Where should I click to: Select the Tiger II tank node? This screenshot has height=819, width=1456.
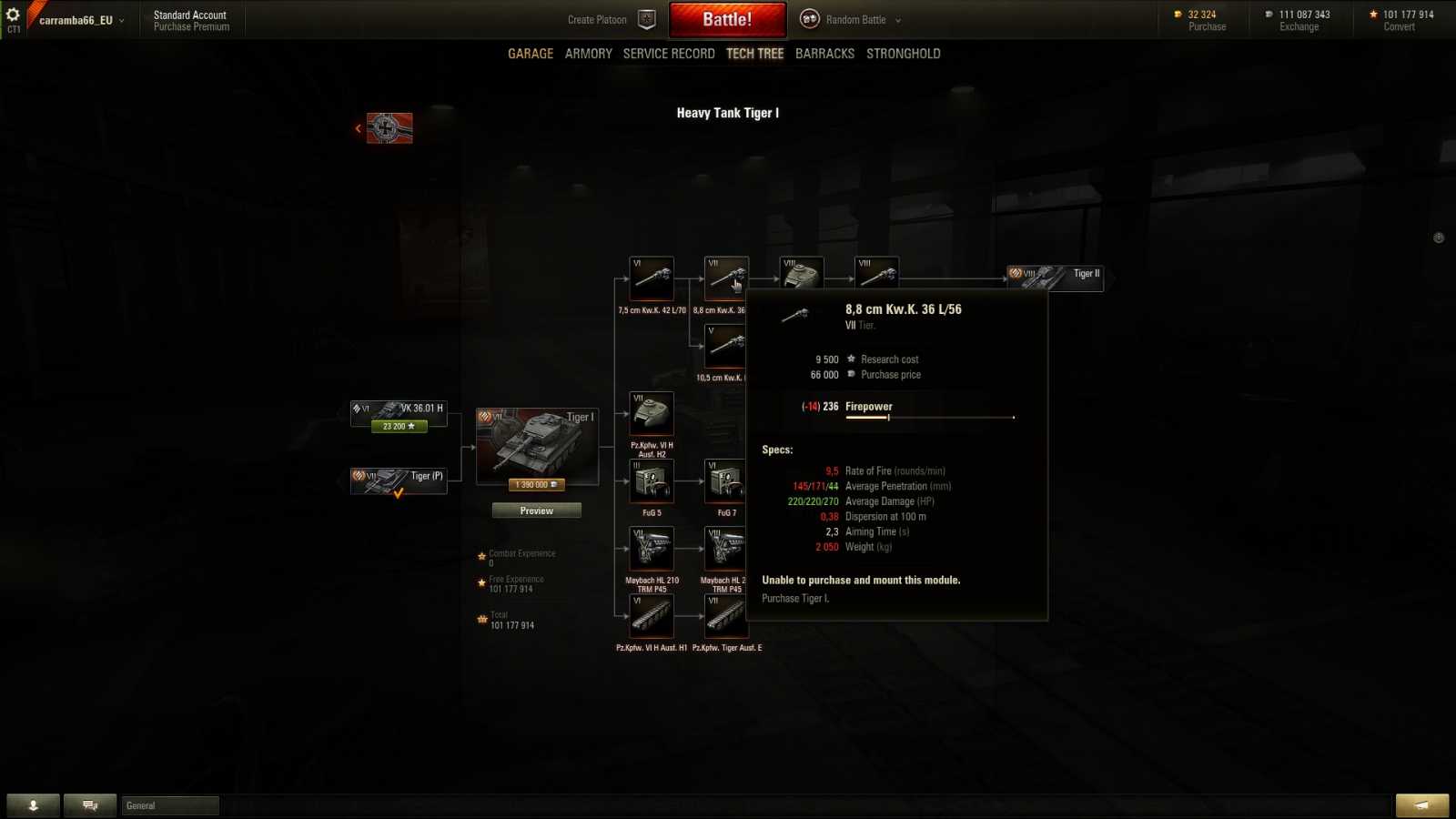pyautogui.click(x=1056, y=276)
